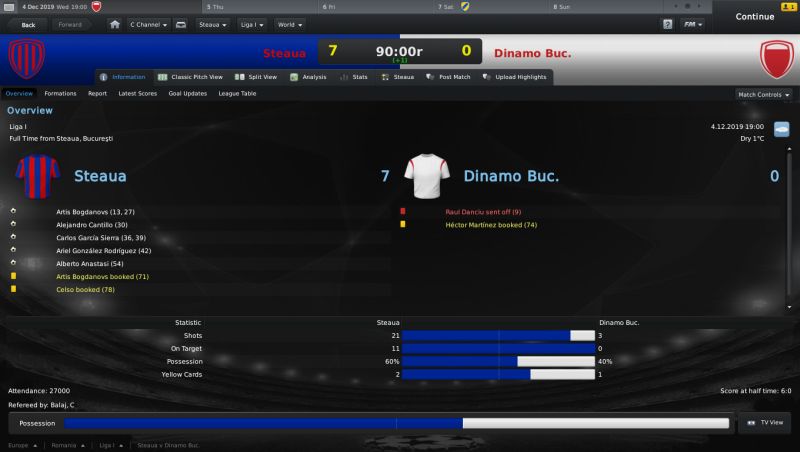Viewport: 800px width, 452px height.
Task: Switch to Classic Pitch View
Action: click(x=190, y=77)
